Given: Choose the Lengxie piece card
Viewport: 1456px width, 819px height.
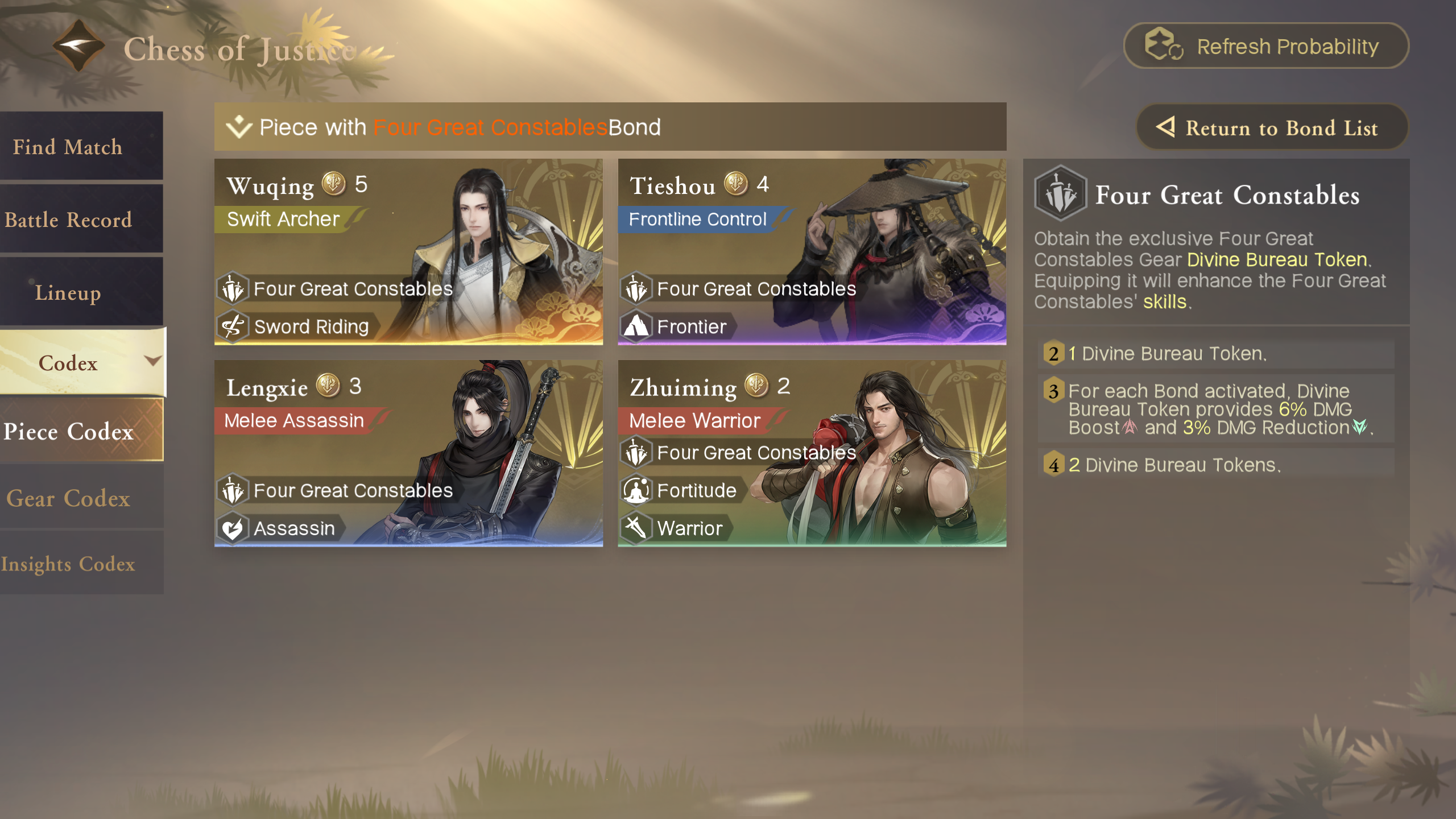Looking at the screenshot, I should pyautogui.click(x=408, y=453).
